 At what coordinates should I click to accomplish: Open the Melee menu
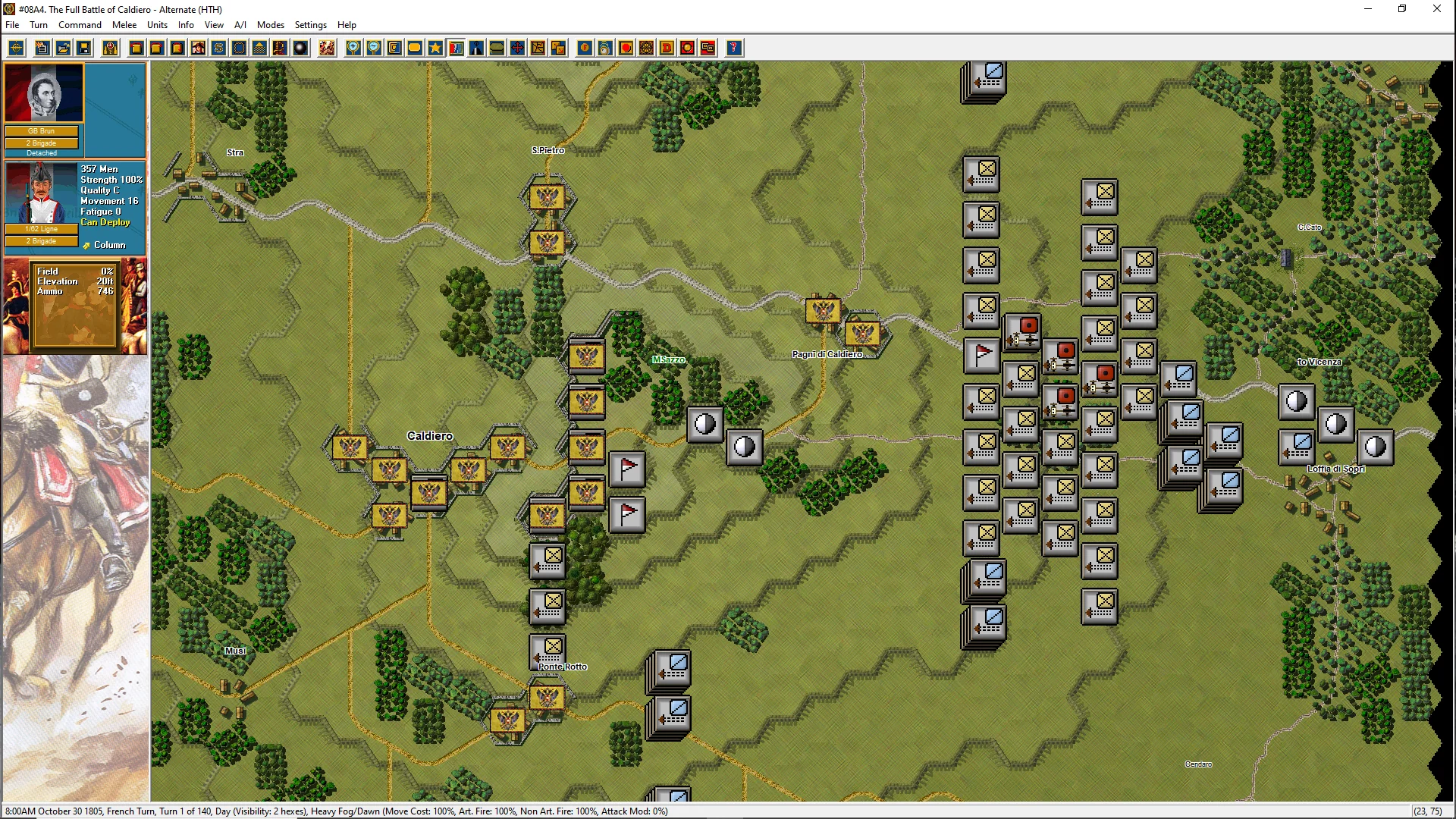124,25
